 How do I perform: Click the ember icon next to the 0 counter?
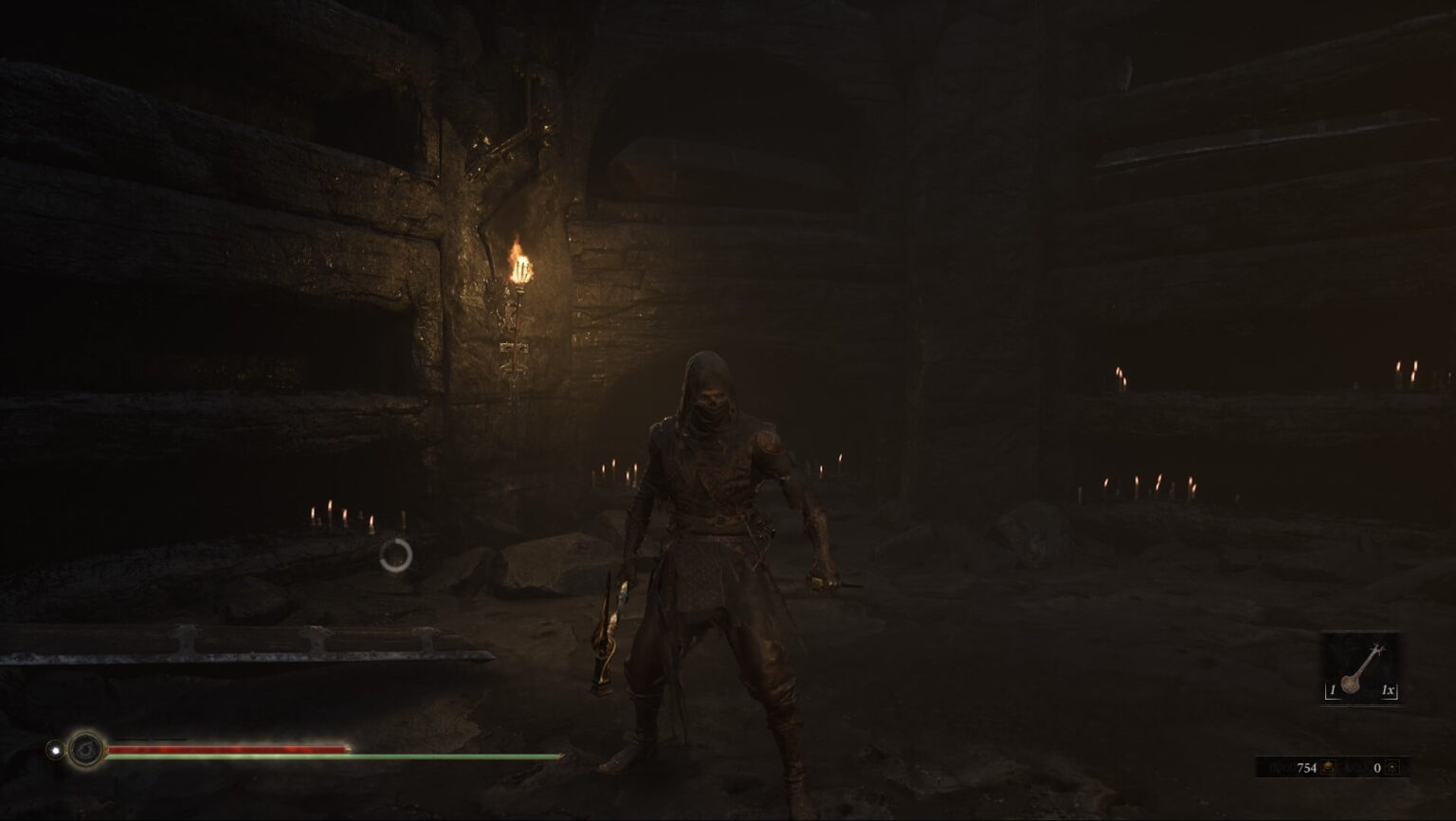[x=1393, y=768]
